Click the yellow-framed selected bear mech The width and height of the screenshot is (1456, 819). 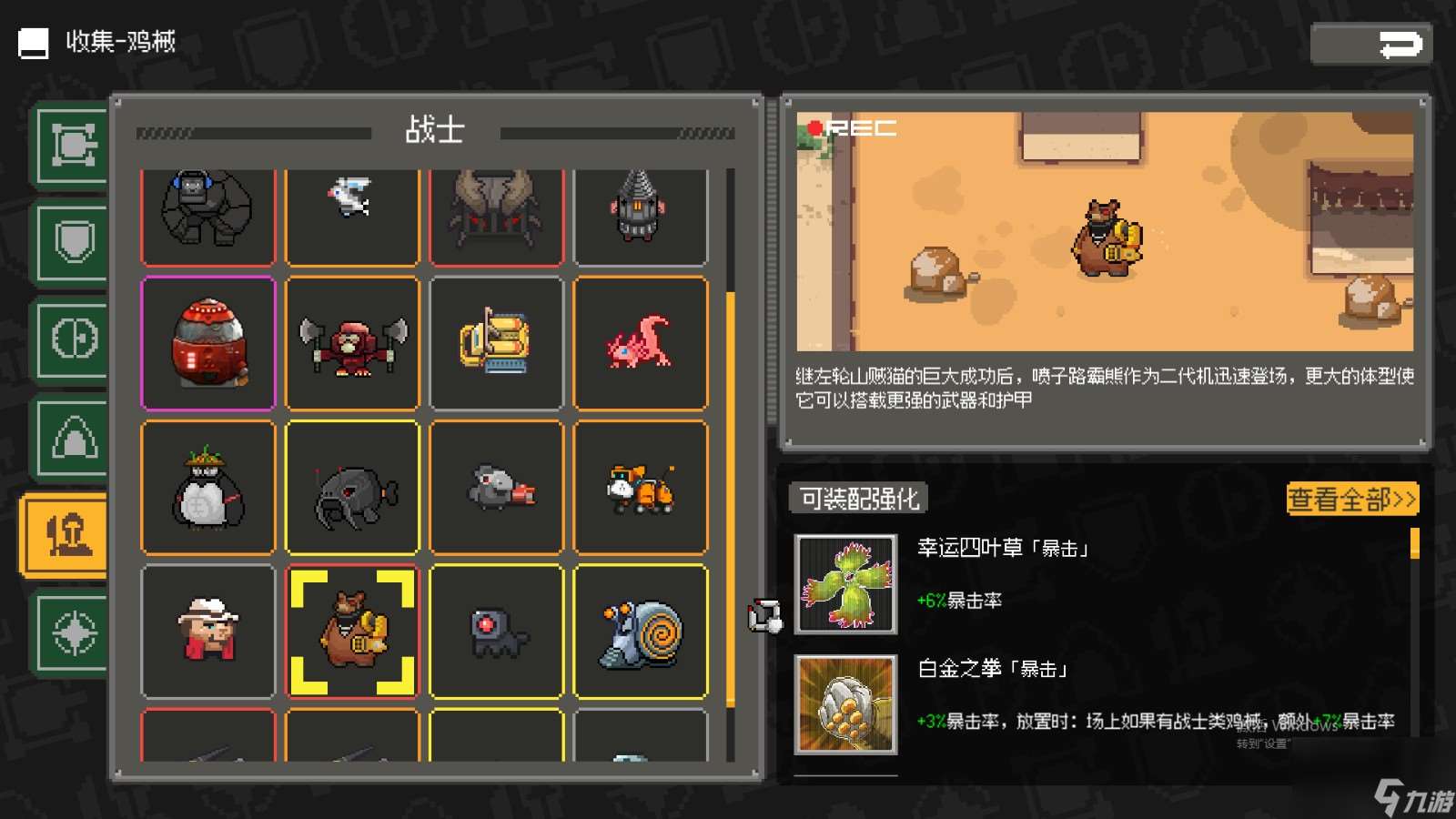[x=352, y=632]
